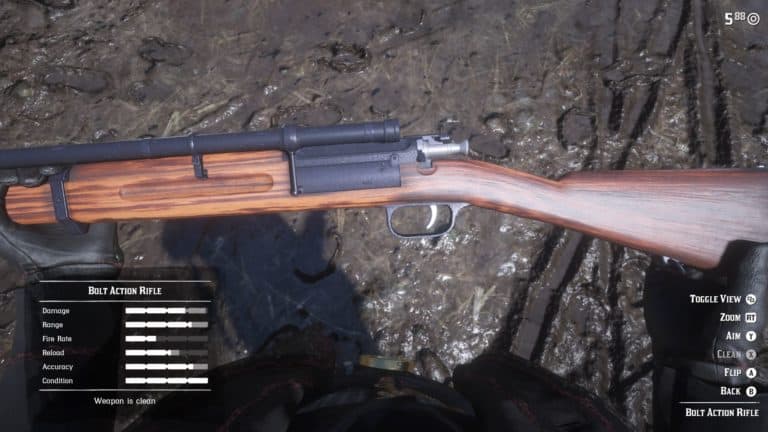Choose the Zoom option
Screen dimensions: 768x432
point(736,317)
